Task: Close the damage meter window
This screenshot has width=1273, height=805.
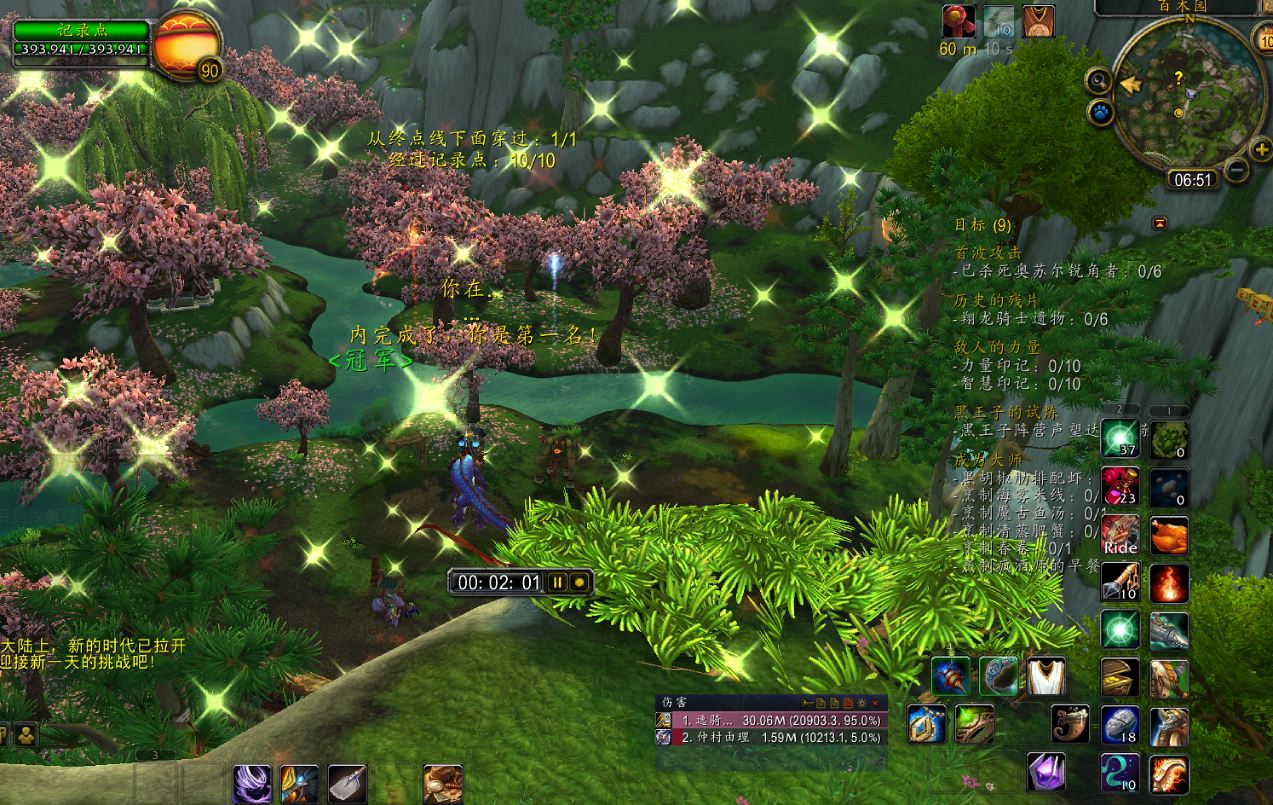Action: tap(877, 703)
